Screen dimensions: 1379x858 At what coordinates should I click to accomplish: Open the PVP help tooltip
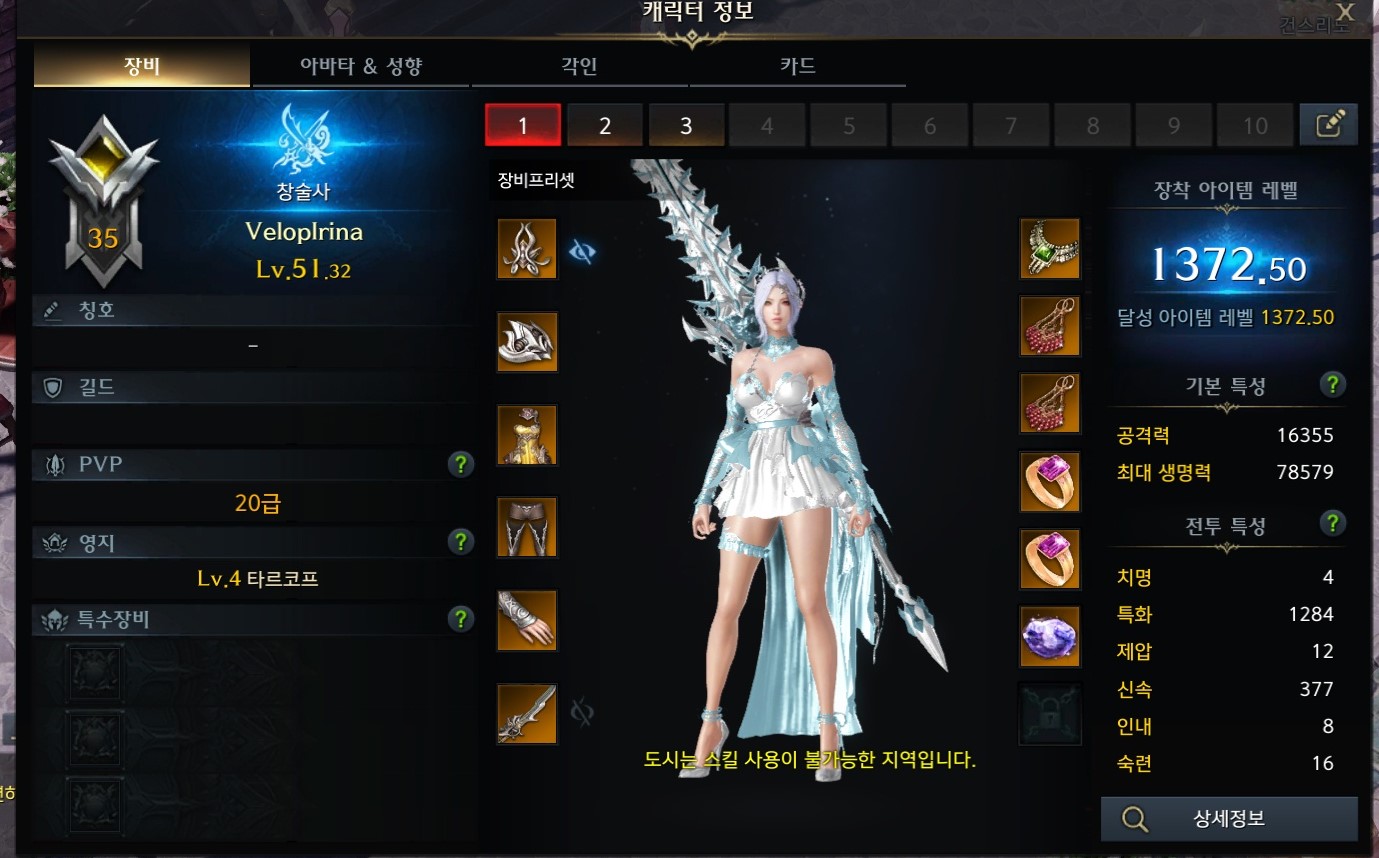tap(460, 464)
